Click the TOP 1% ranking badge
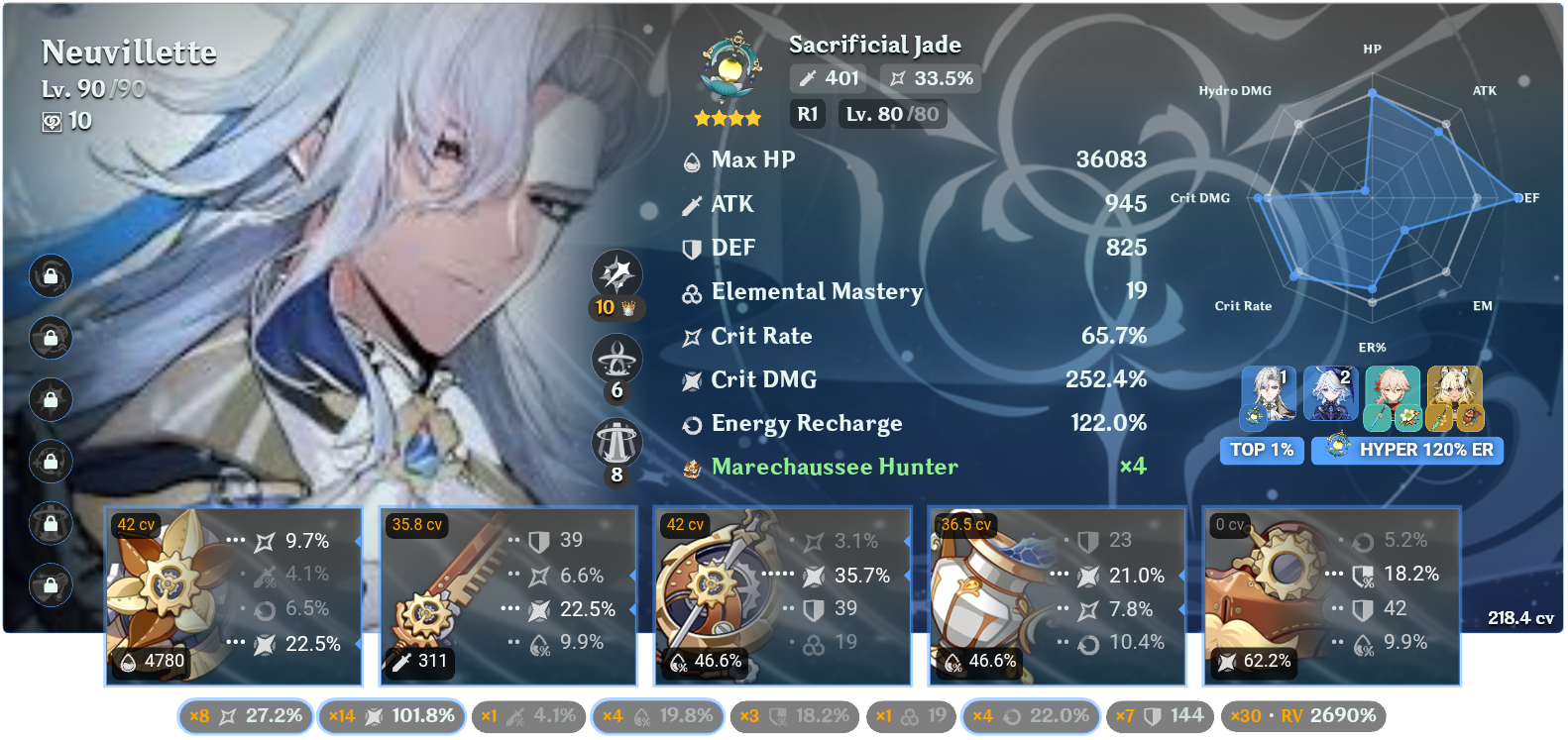Viewport: 1568px width, 740px height. (1262, 451)
